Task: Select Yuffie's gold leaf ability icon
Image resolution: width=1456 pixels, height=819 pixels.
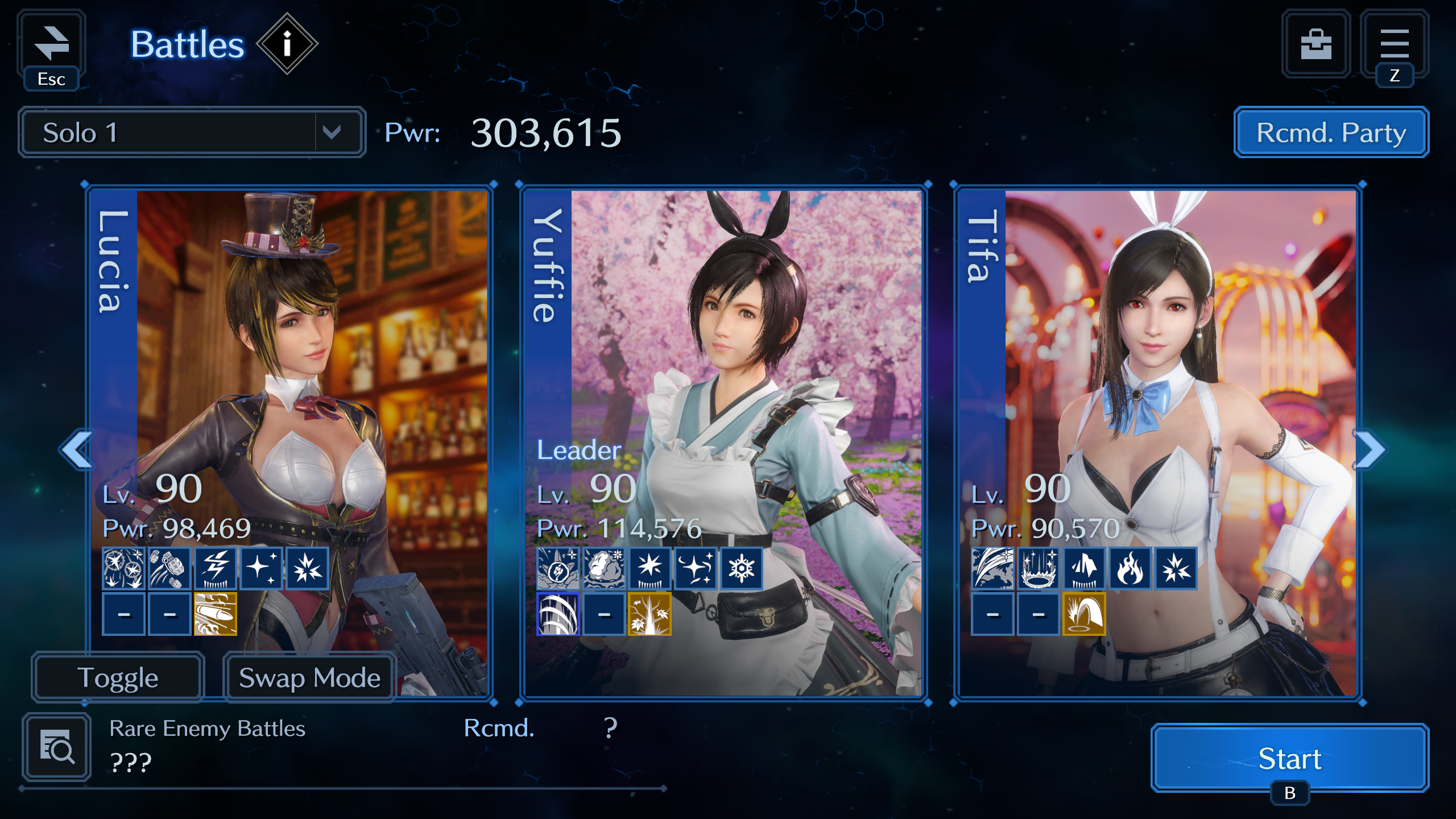Action: pyautogui.click(x=650, y=614)
